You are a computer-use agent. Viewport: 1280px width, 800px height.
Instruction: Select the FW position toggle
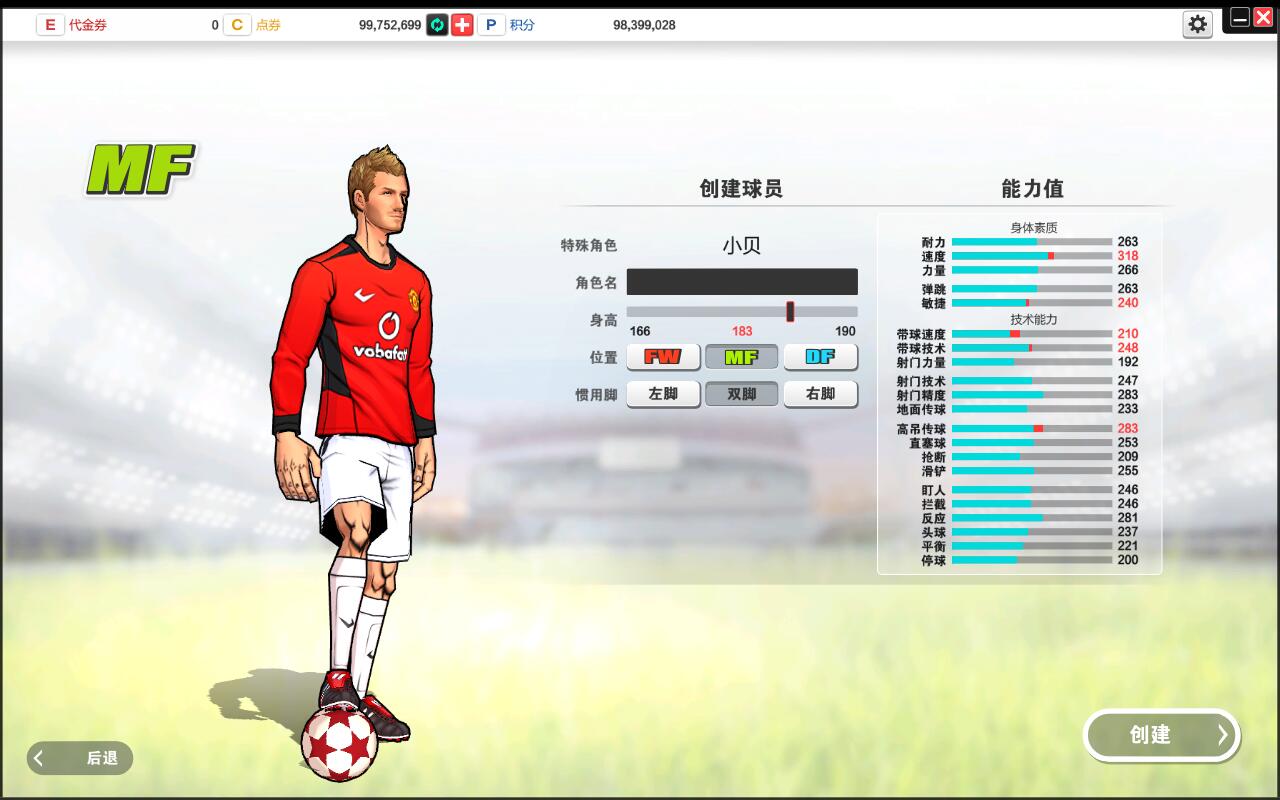pos(662,357)
